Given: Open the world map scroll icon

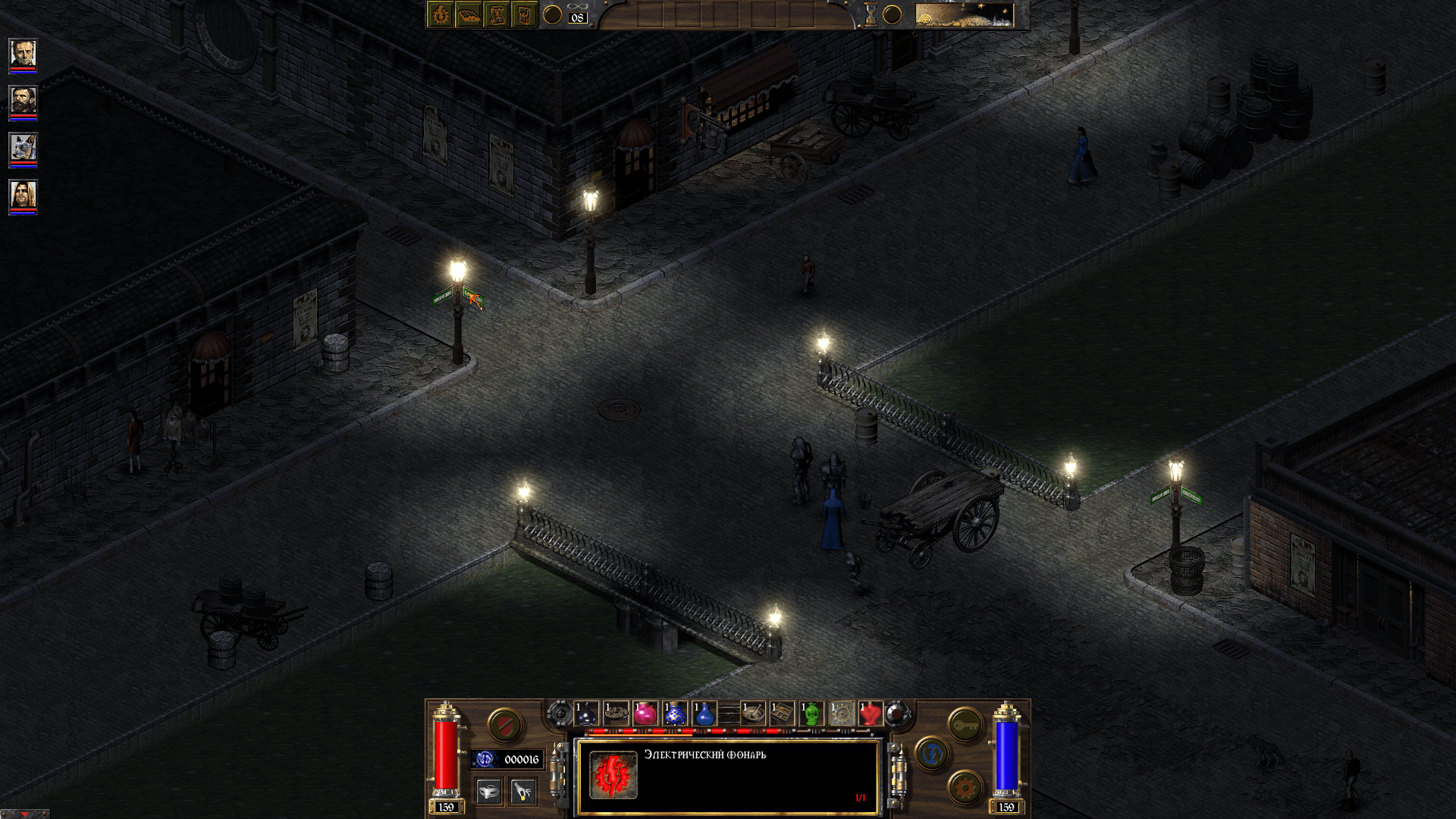Looking at the screenshot, I should 498,15.
